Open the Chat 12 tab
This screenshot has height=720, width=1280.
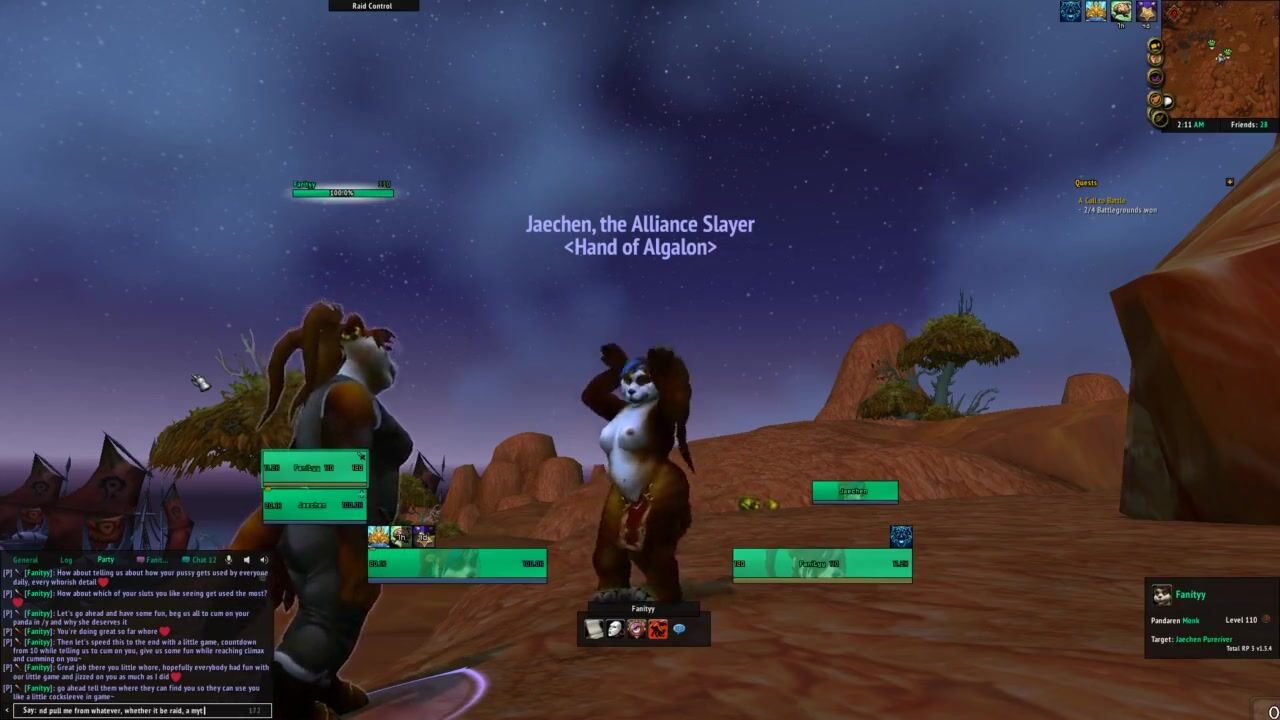(203, 560)
